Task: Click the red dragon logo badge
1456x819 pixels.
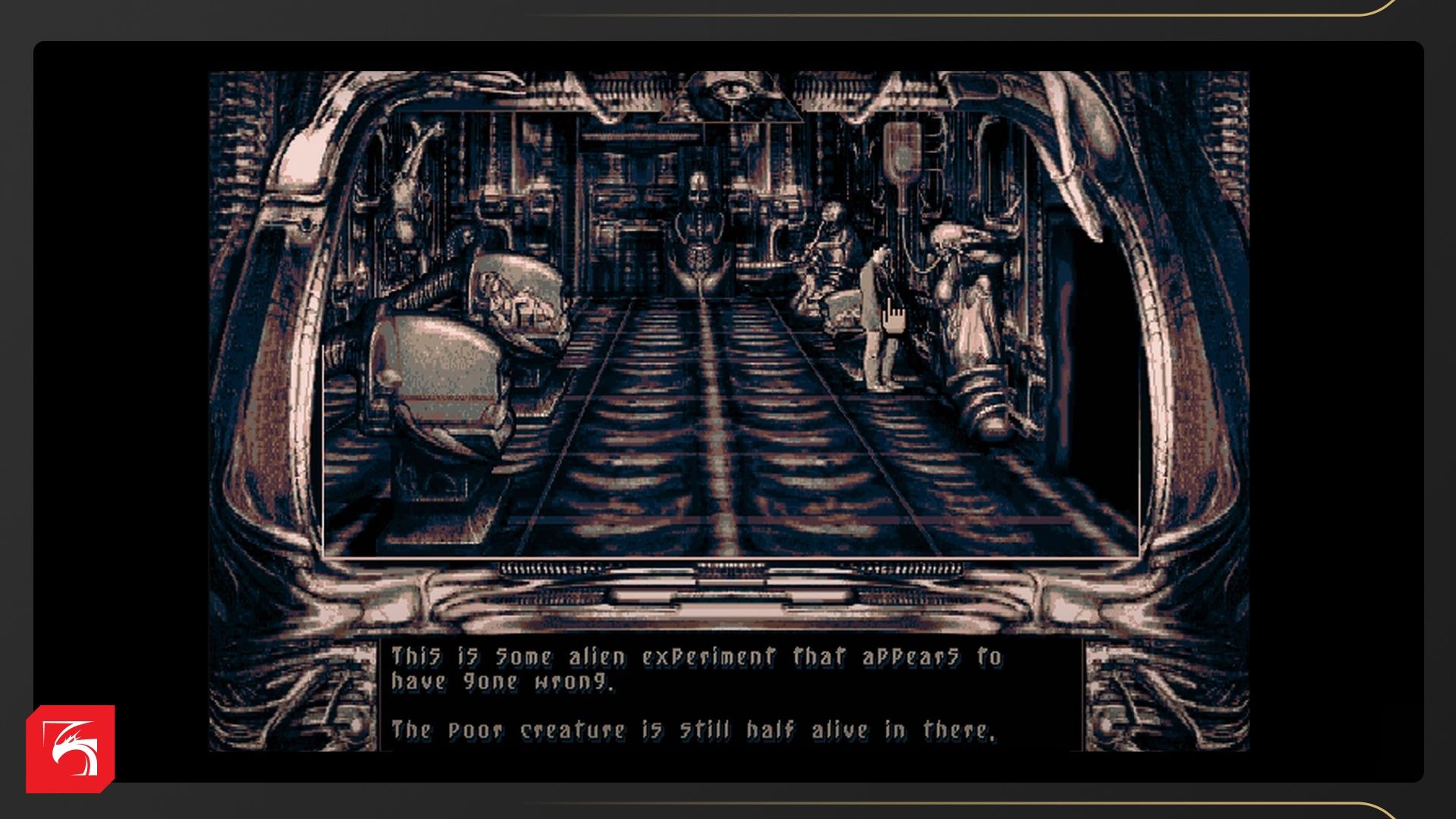Action: [70, 748]
